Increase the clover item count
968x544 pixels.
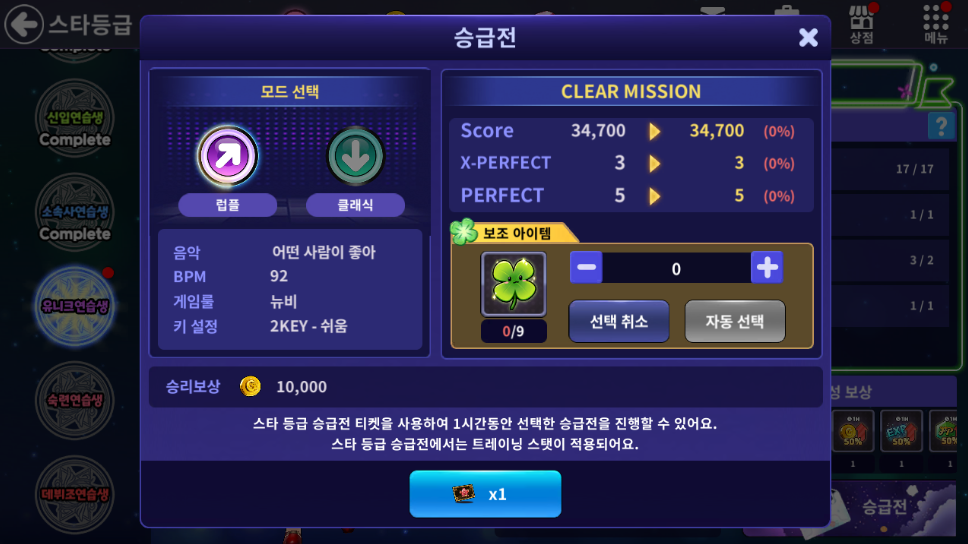[x=767, y=267]
